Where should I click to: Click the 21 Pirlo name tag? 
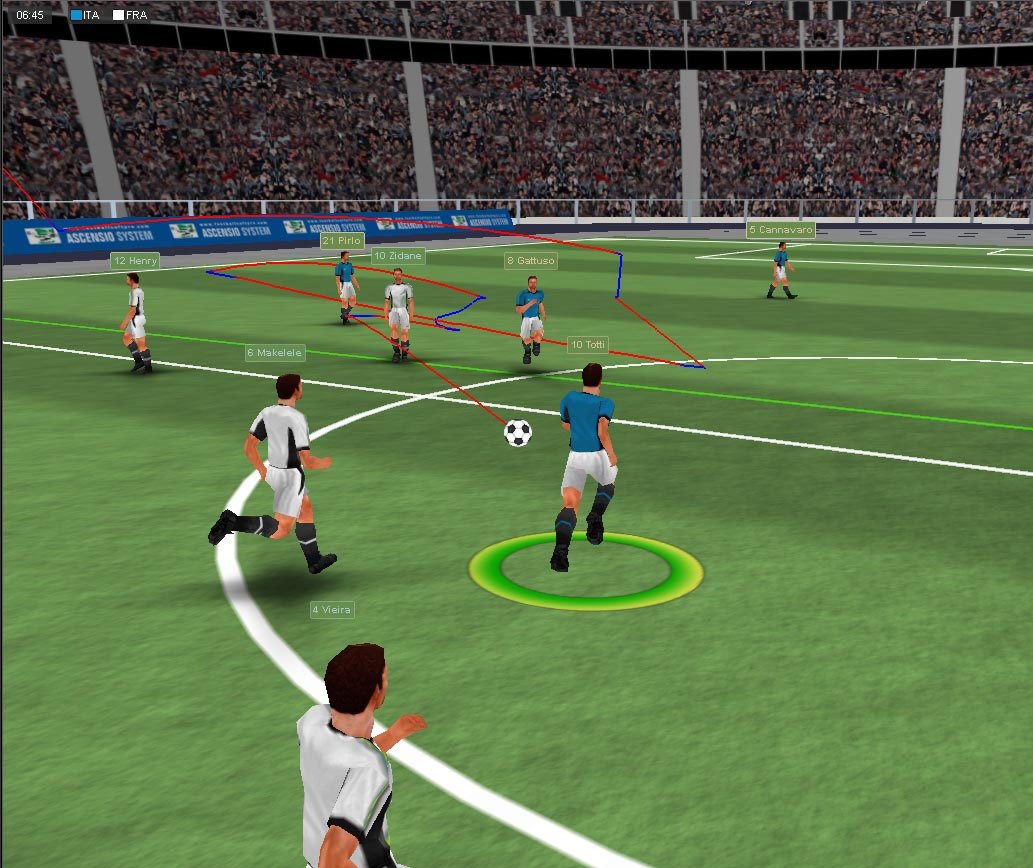pos(342,241)
